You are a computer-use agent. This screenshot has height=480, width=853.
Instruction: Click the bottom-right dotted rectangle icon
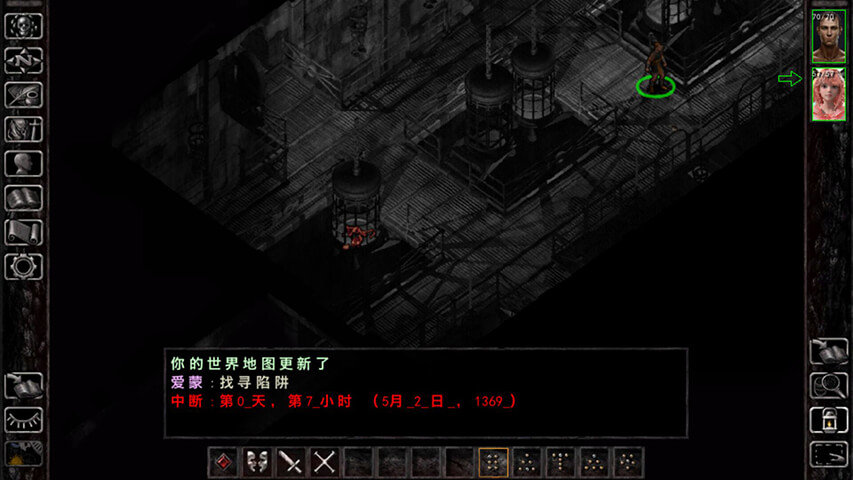(x=828, y=453)
